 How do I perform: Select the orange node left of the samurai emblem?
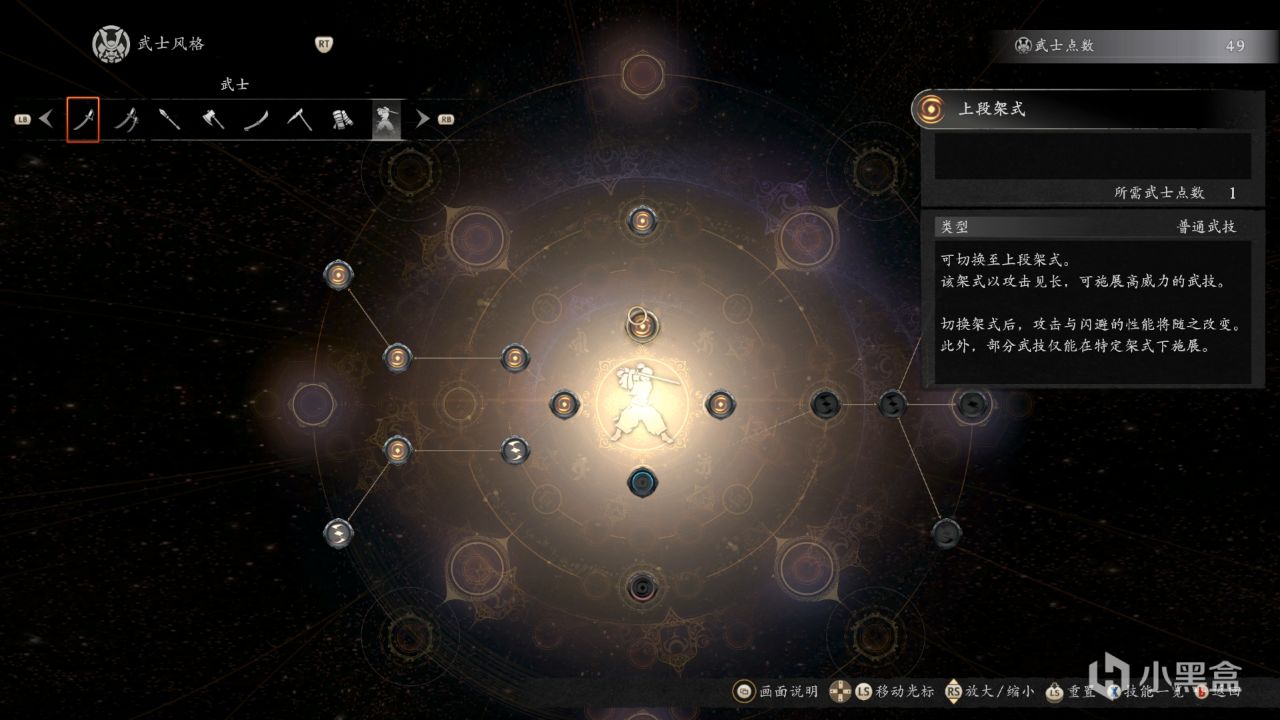tap(564, 404)
